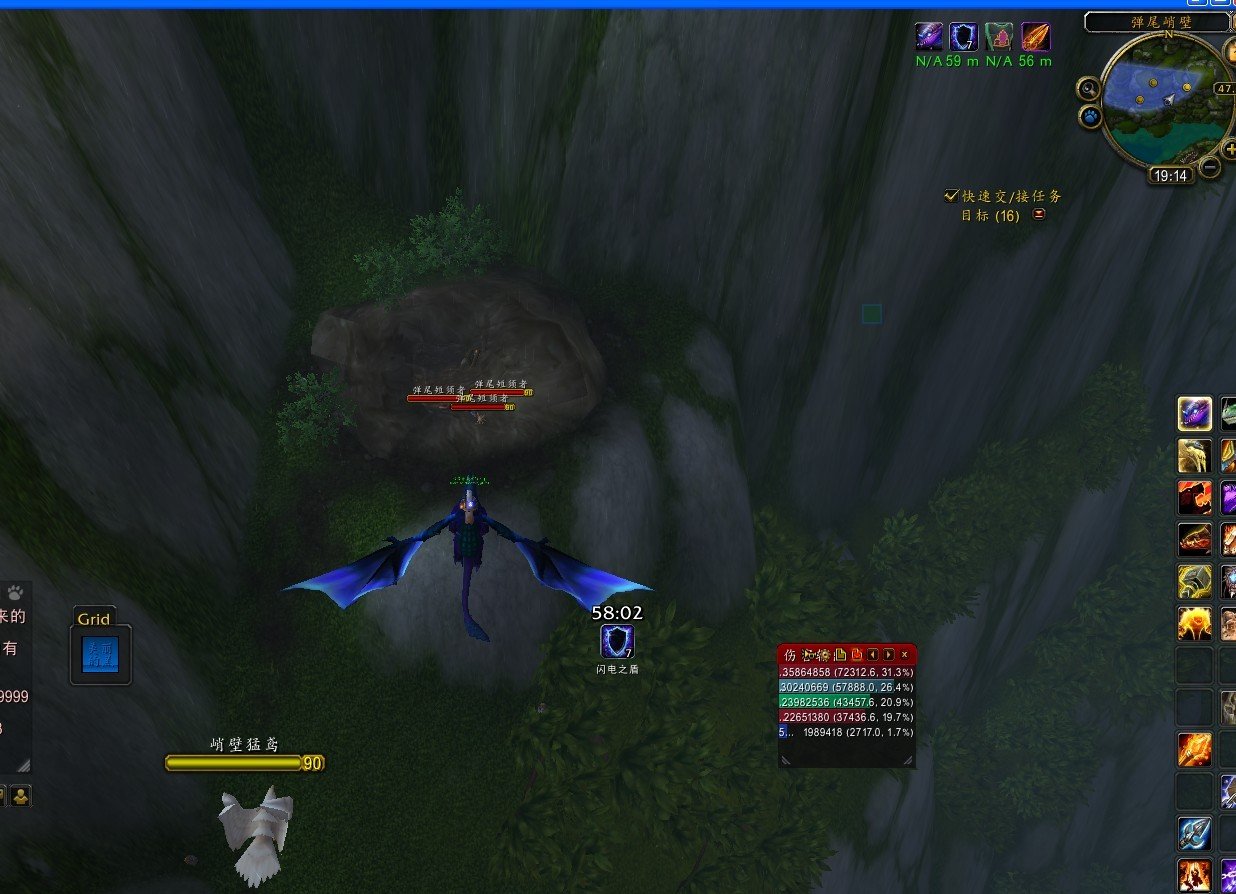Collapse the 目标 (16) objective tracker
This screenshot has height=894, width=1236.
pos(1039,215)
